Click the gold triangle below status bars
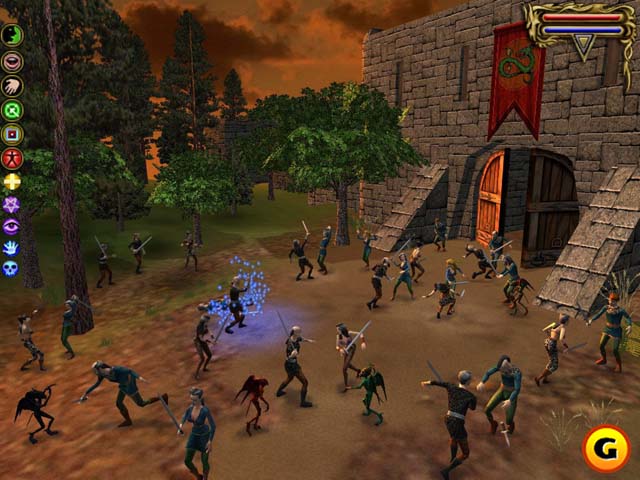640x480 pixels. [x=582, y=43]
